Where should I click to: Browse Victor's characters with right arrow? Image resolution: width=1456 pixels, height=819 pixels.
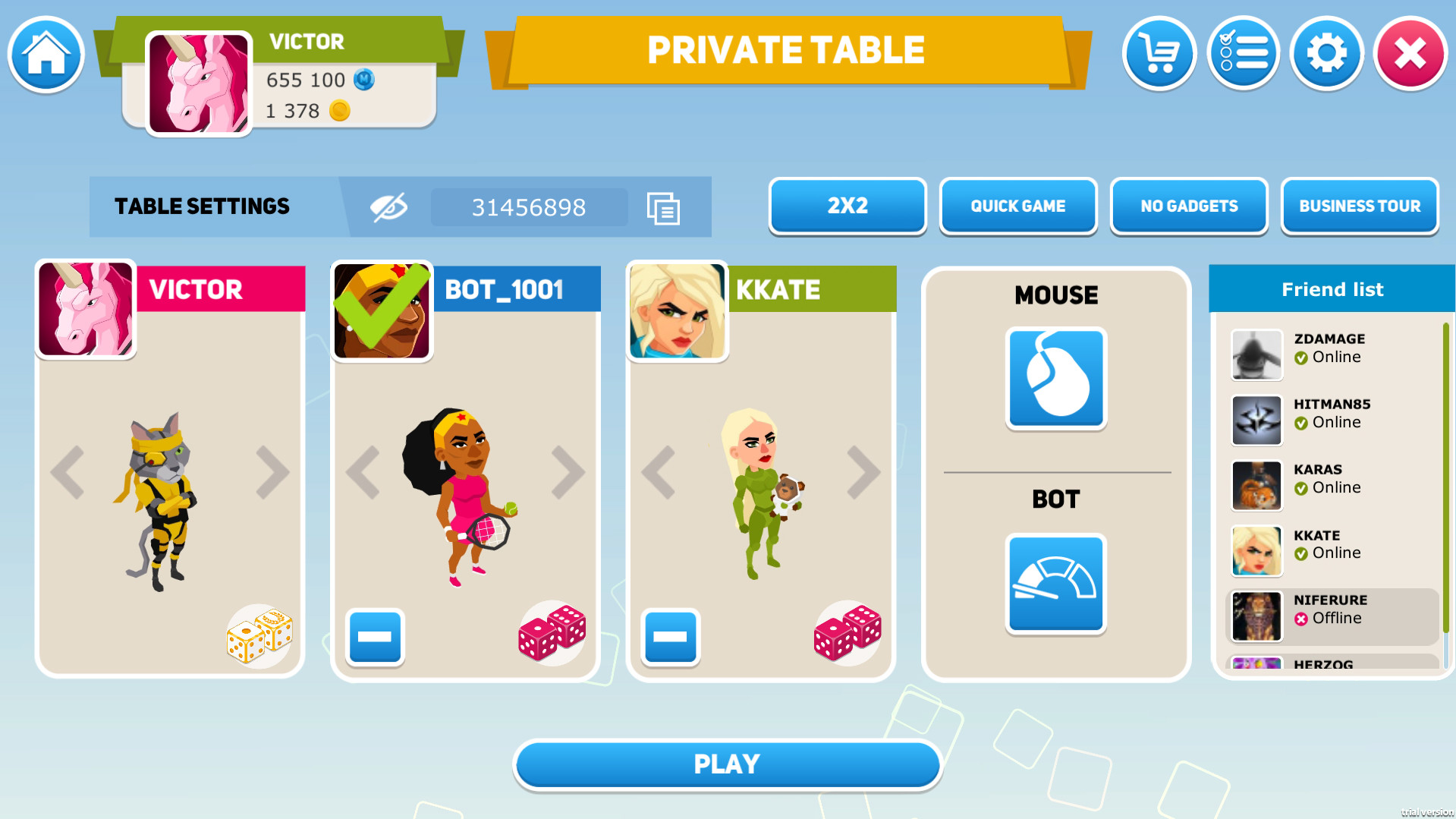(274, 471)
